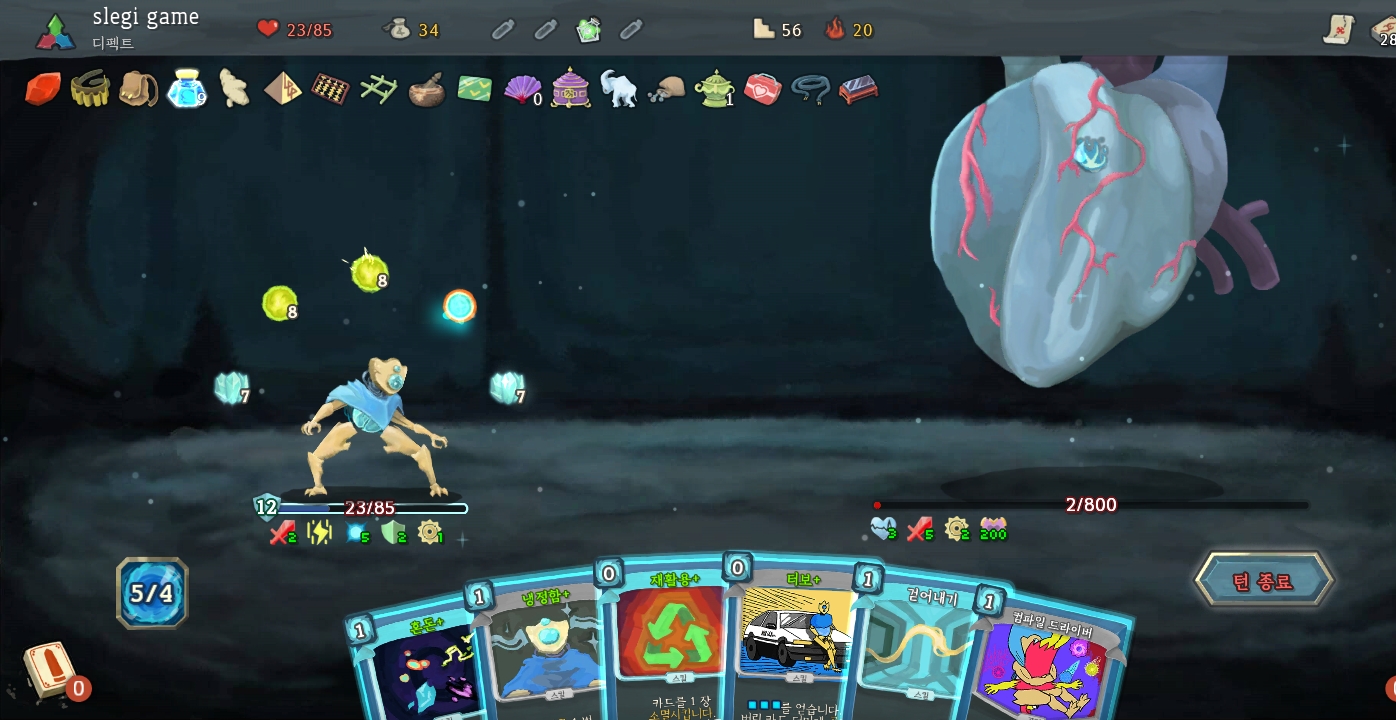Click the 턴 종료 end turn button
The width and height of the screenshot is (1396, 720).
point(1263,581)
